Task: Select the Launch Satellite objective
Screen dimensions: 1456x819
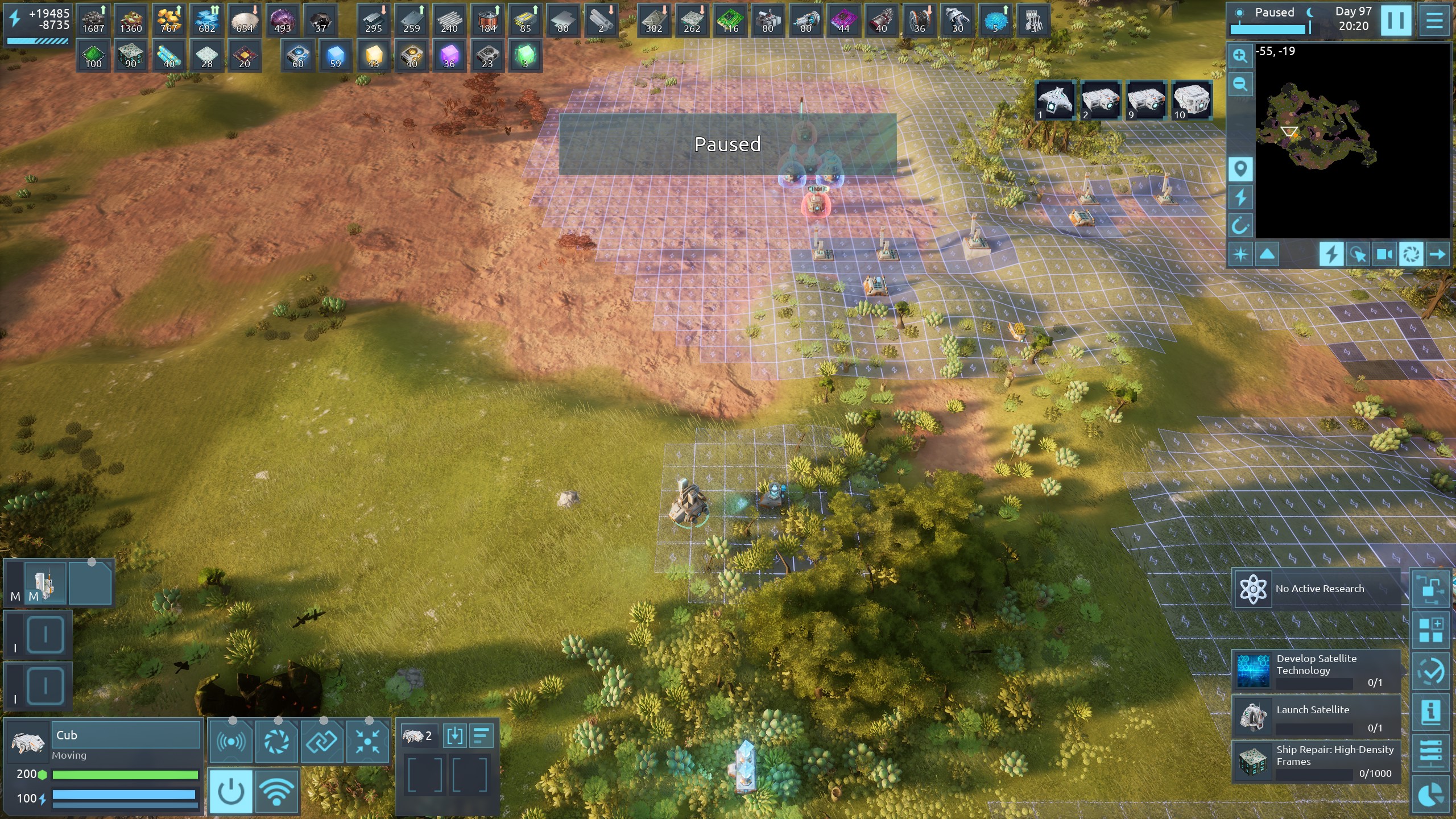Action: 1316,717
